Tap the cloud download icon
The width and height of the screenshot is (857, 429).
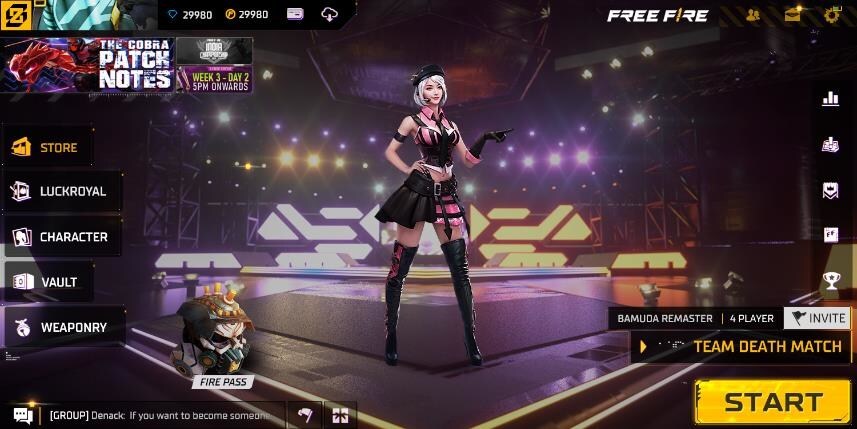[330, 14]
